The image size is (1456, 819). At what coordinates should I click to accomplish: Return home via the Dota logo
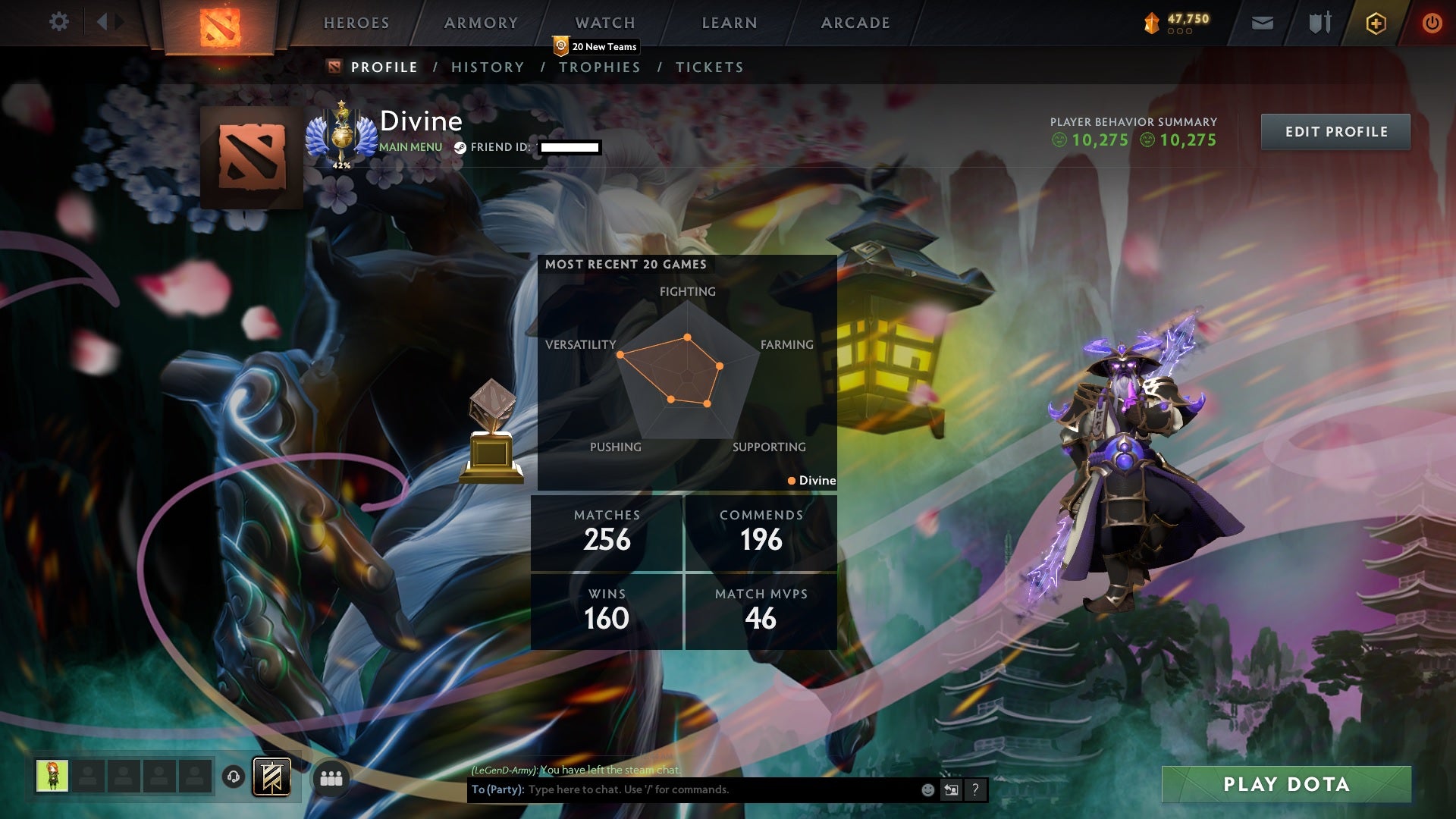[x=220, y=27]
